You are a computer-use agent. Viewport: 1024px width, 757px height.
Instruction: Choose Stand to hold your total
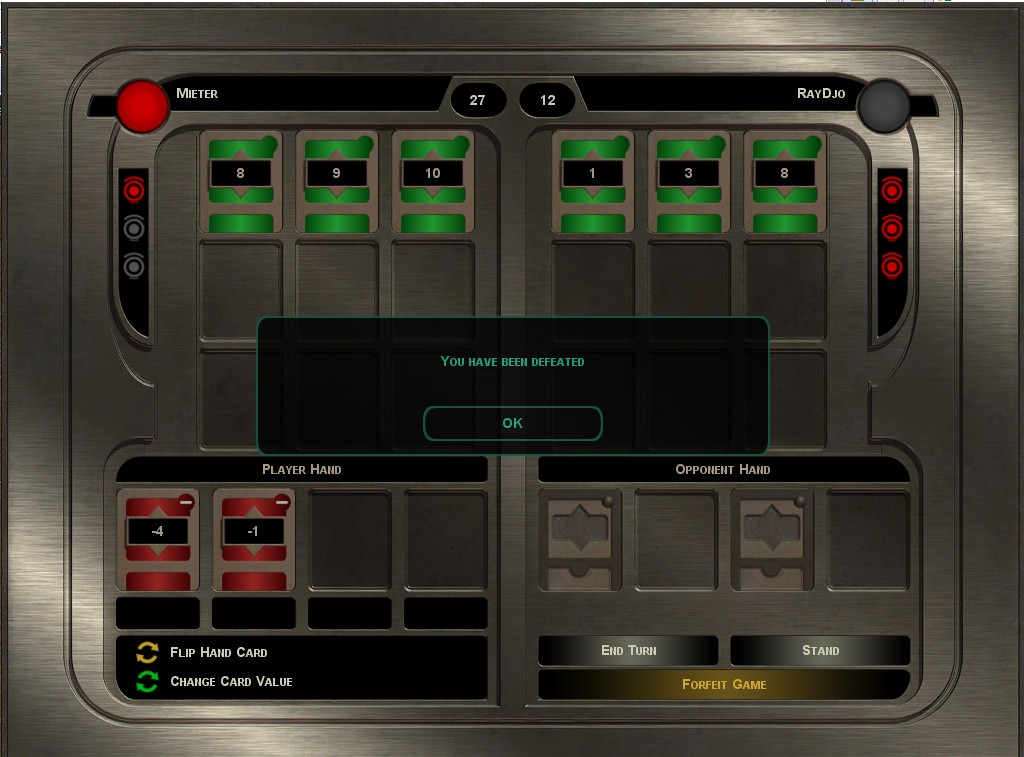point(820,650)
